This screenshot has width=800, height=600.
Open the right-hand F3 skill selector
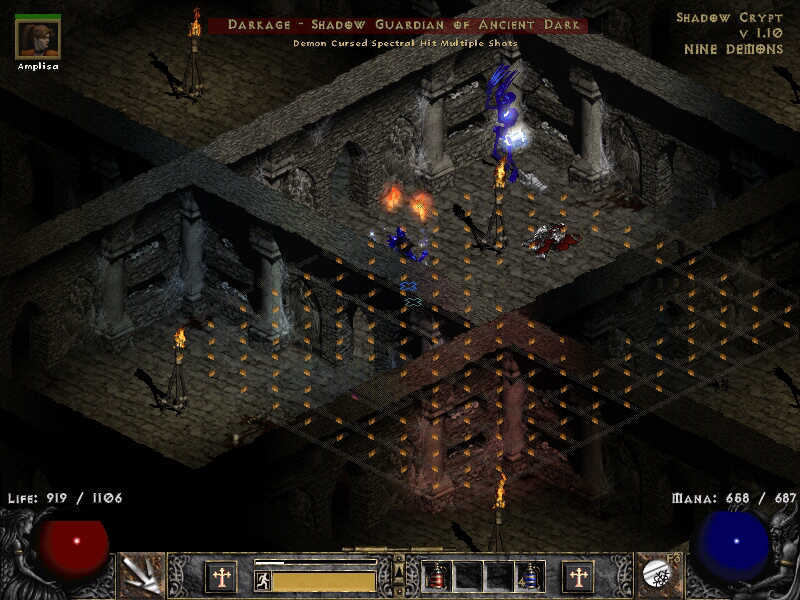pos(657,575)
